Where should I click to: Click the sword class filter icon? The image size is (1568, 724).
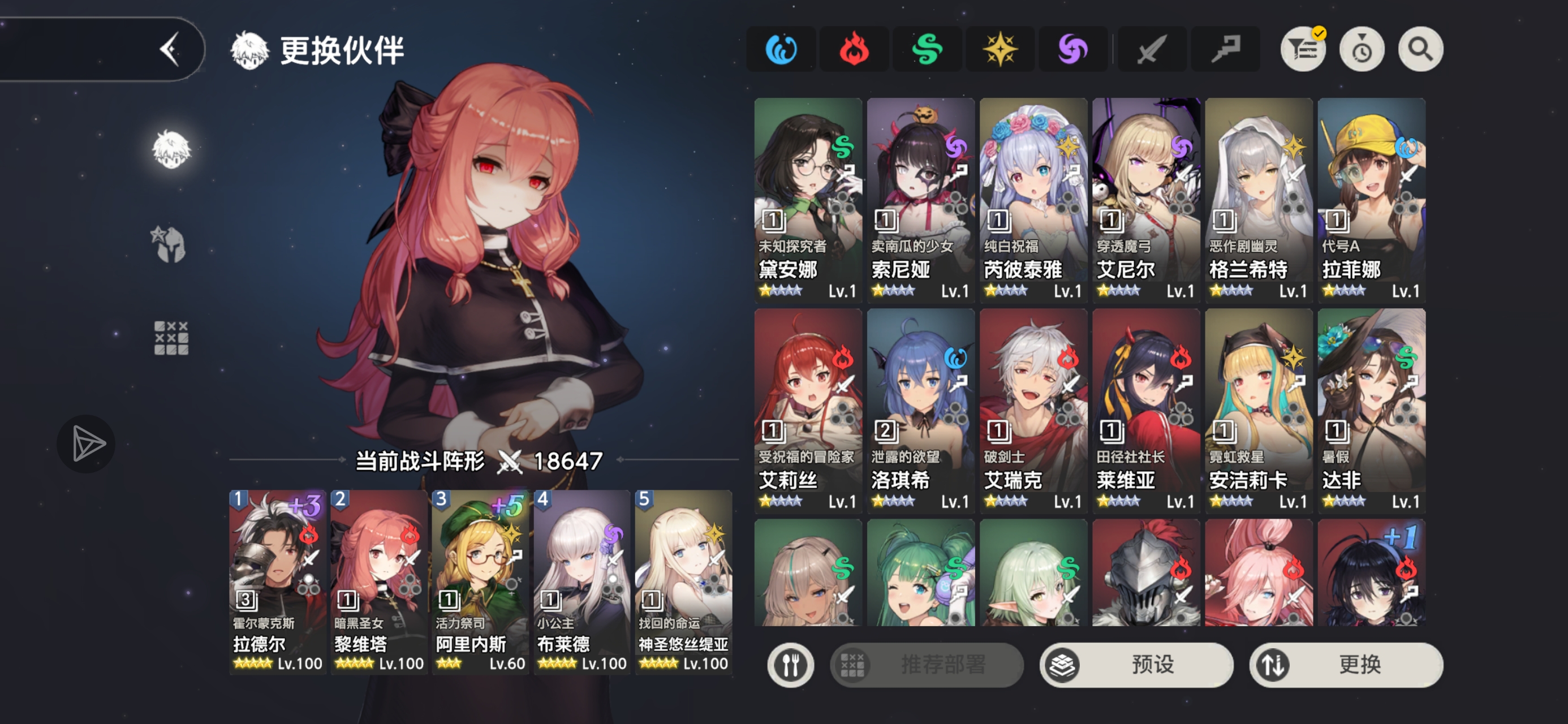(x=1151, y=49)
